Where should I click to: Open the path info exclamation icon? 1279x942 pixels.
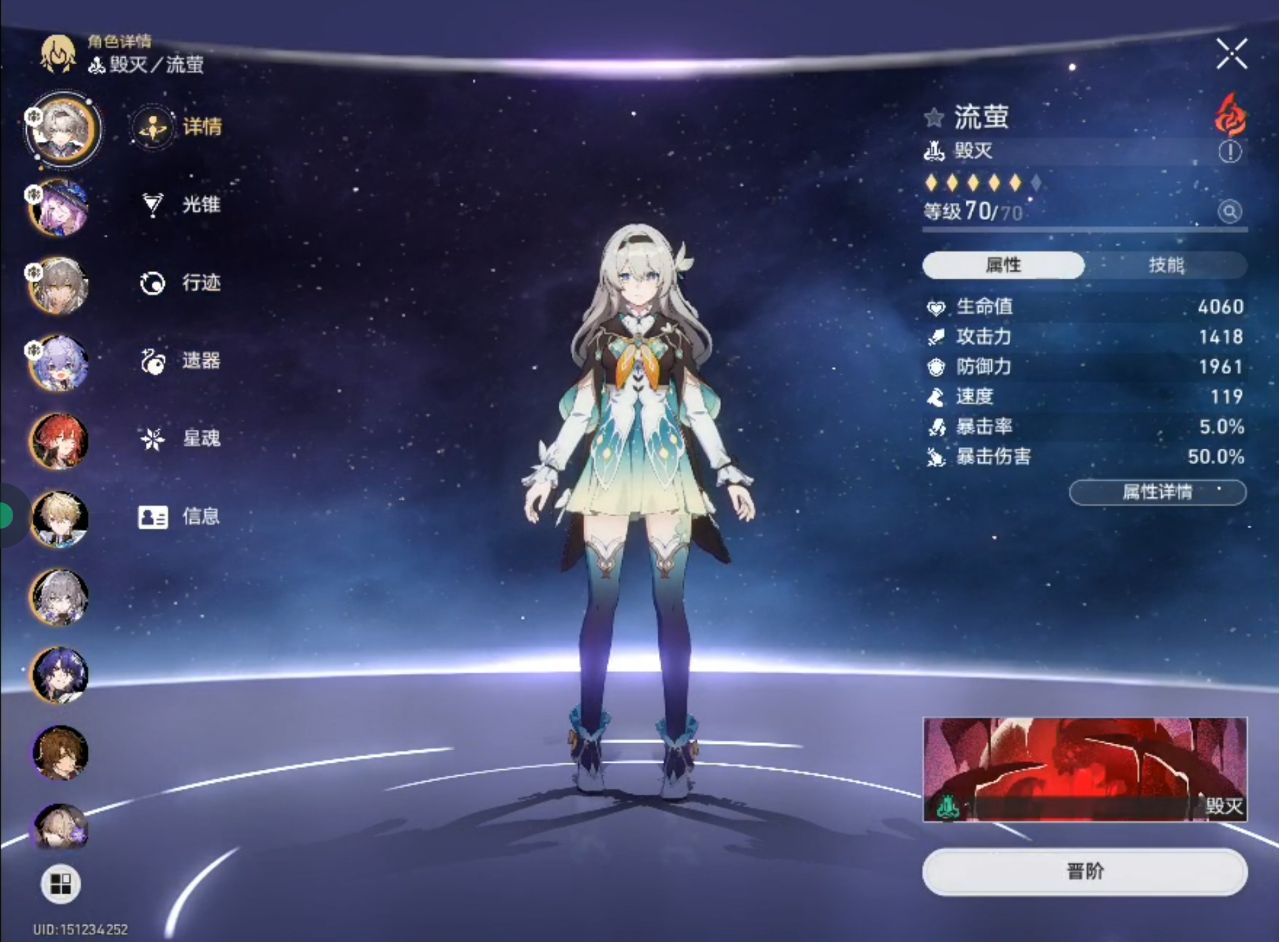click(1229, 152)
